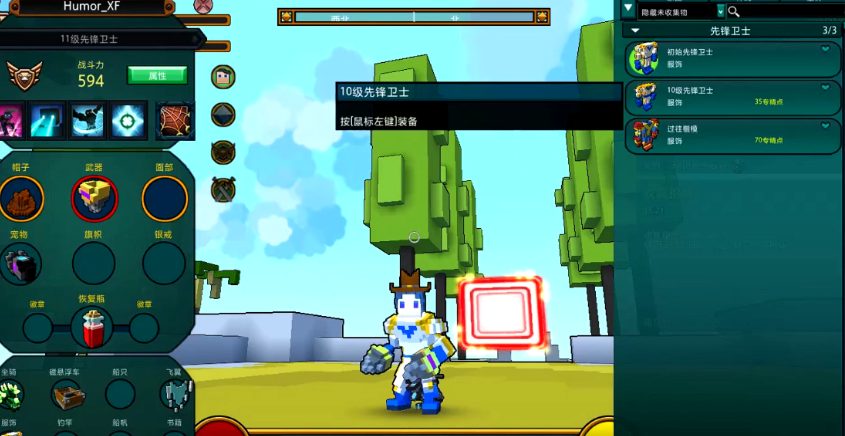
Task: Open the empty 面部 face slot
Action: tap(164, 198)
